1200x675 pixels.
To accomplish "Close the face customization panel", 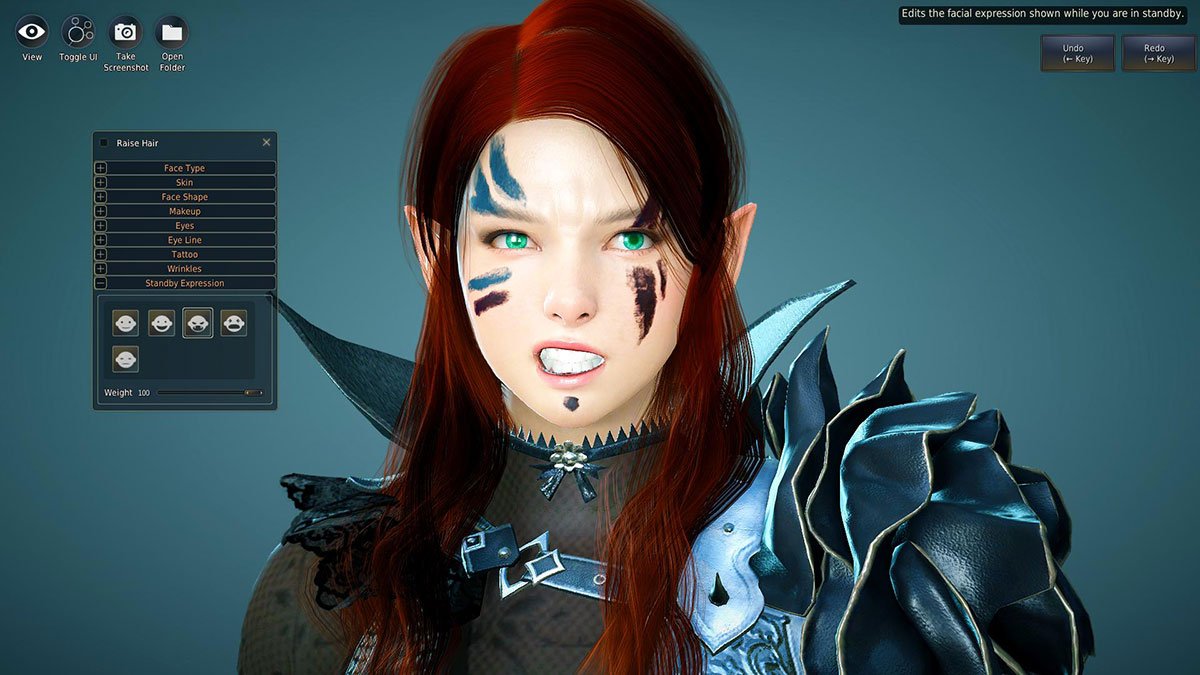I will tap(266, 143).
